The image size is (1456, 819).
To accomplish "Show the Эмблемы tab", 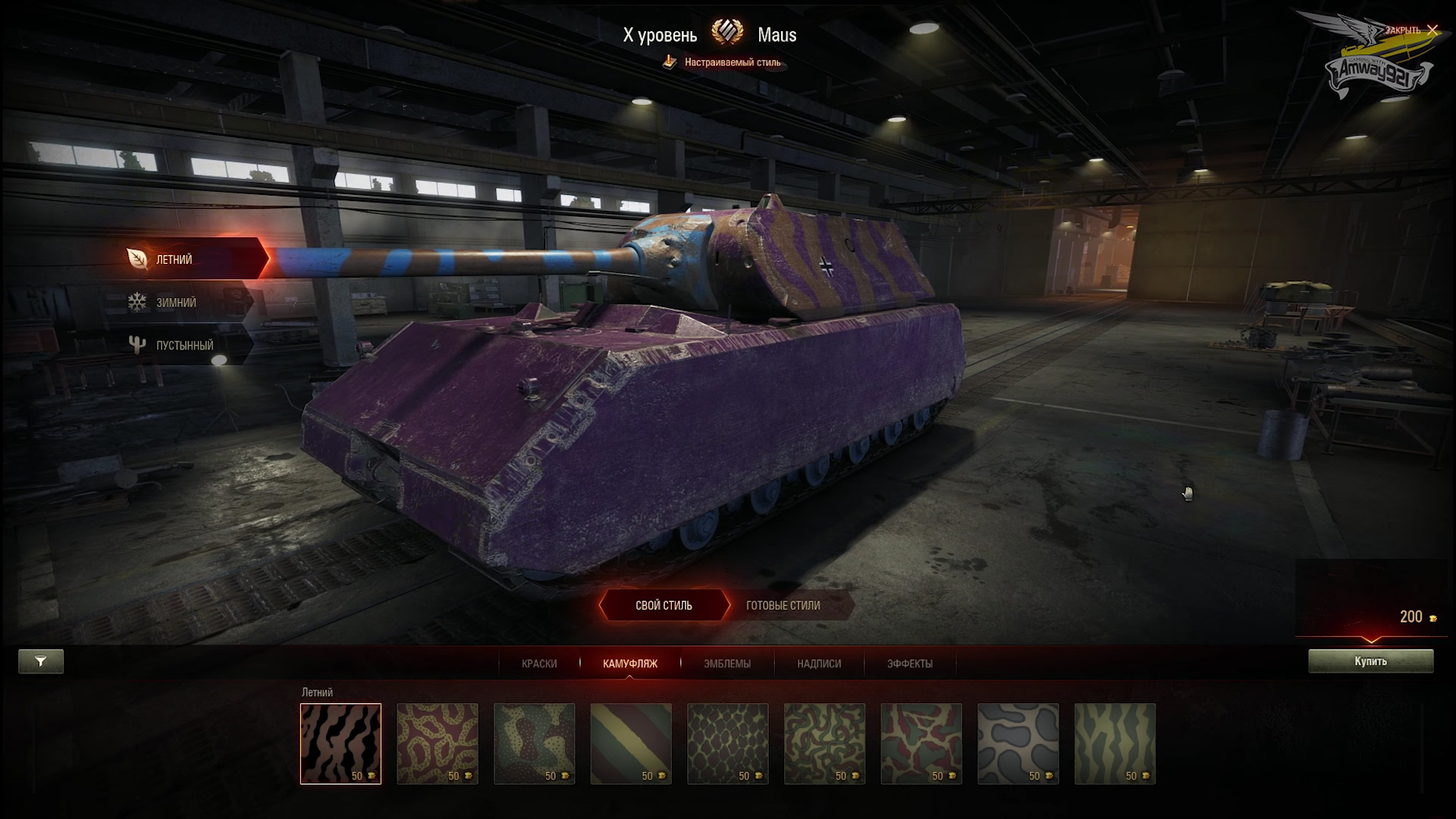I will (x=726, y=664).
